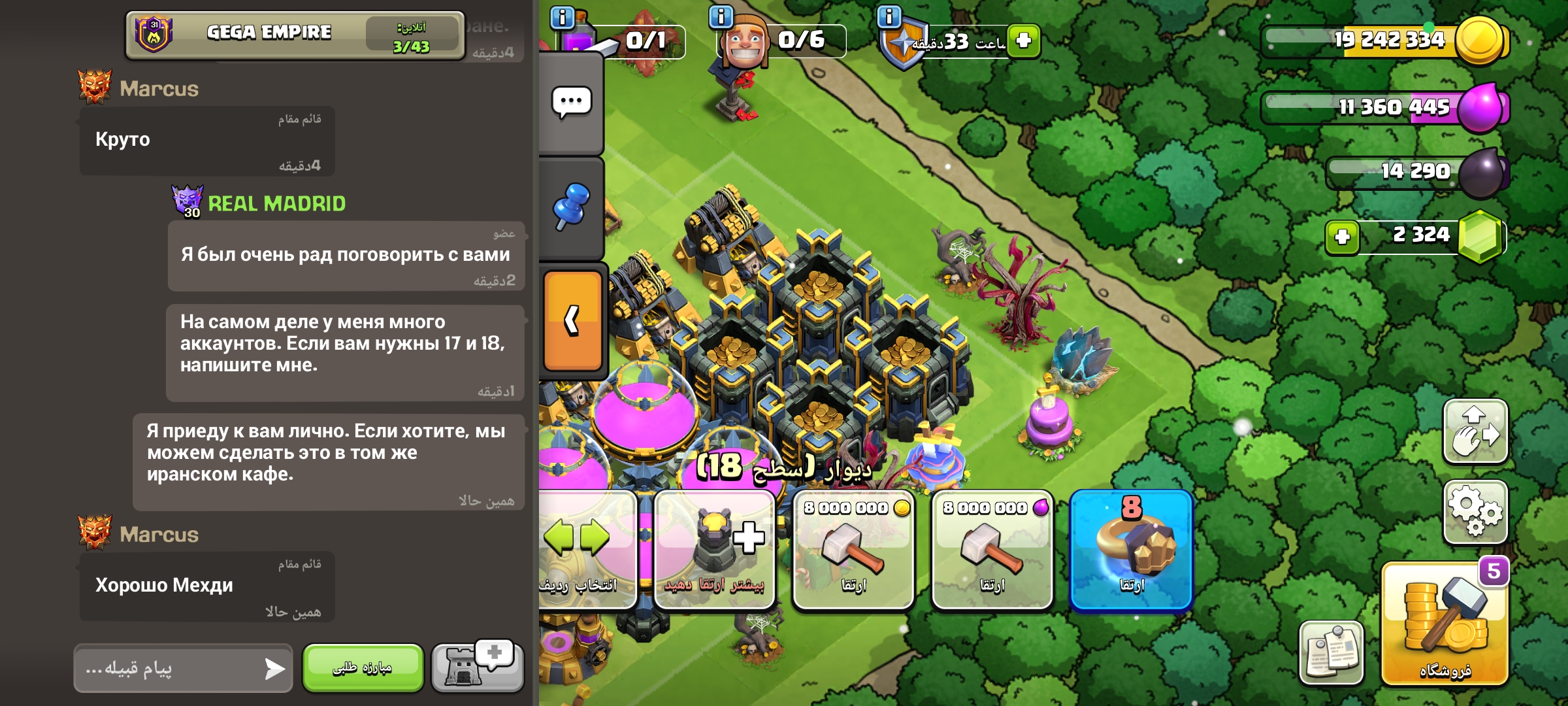Image resolution: width=1568 pixels, height=706 pixels.
Task: Add gems with the green plus
Action: pos(1342,237)
